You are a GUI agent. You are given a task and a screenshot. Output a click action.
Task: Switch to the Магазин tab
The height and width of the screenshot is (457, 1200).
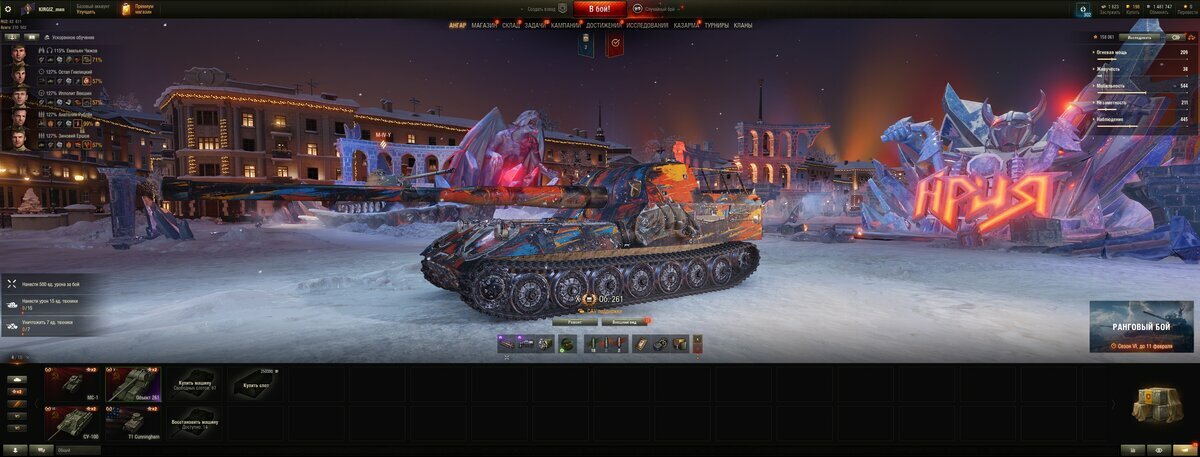click(x=484, y=25)
